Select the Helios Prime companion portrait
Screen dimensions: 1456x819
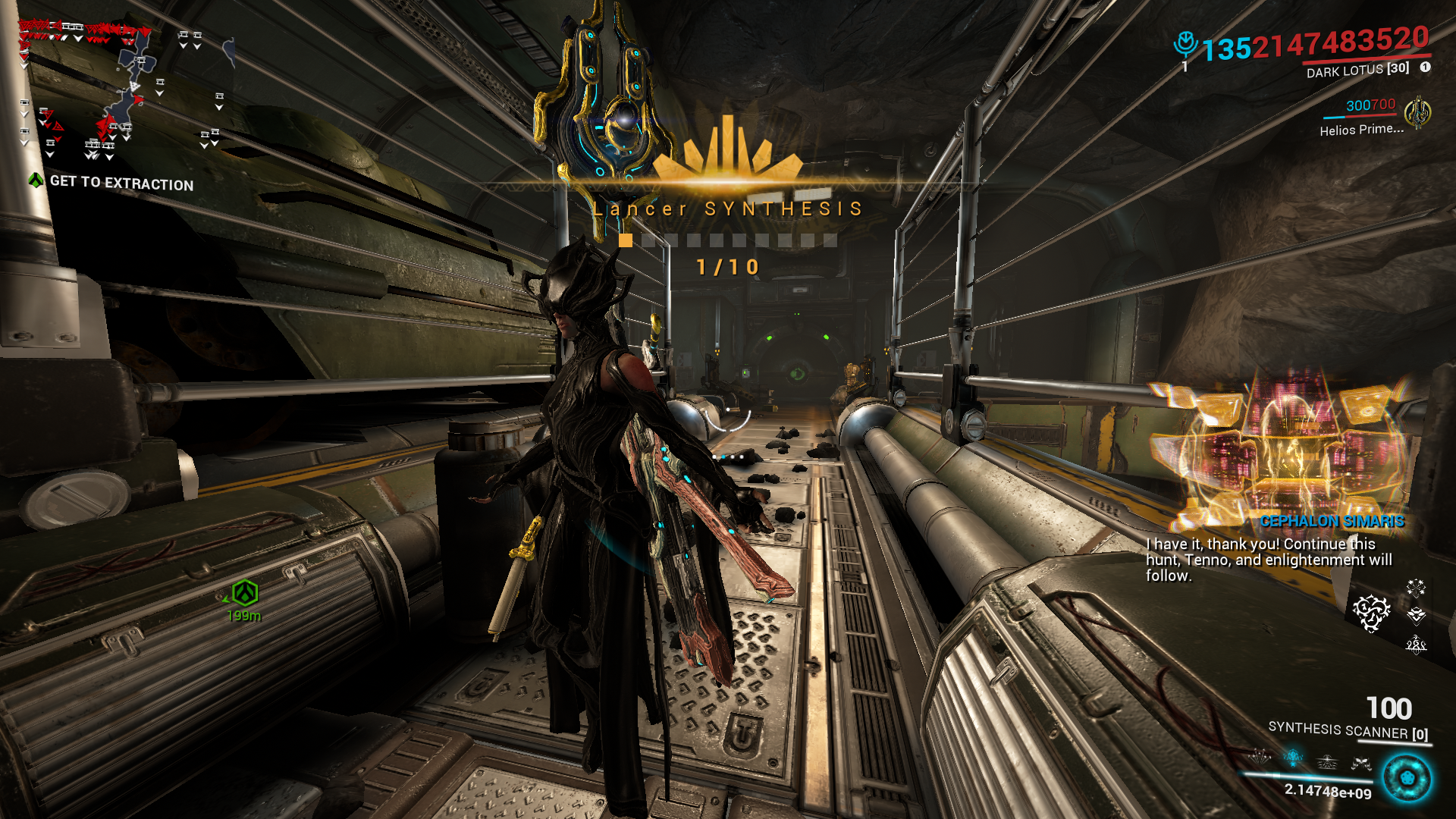pyautogui.click(x=1417, y=114)
